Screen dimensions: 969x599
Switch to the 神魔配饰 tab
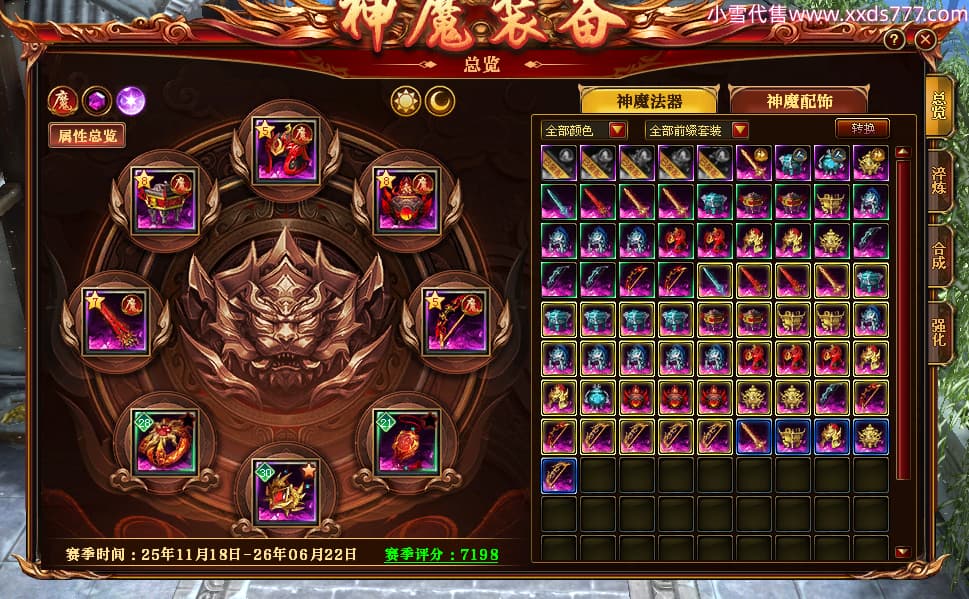799,100
